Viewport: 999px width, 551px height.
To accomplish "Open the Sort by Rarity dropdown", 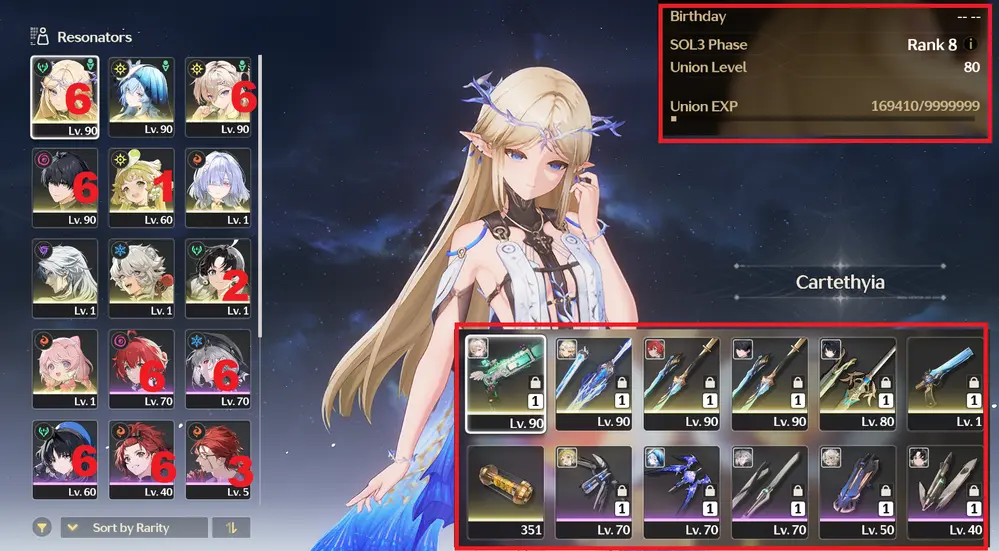I will click(134, 527).
